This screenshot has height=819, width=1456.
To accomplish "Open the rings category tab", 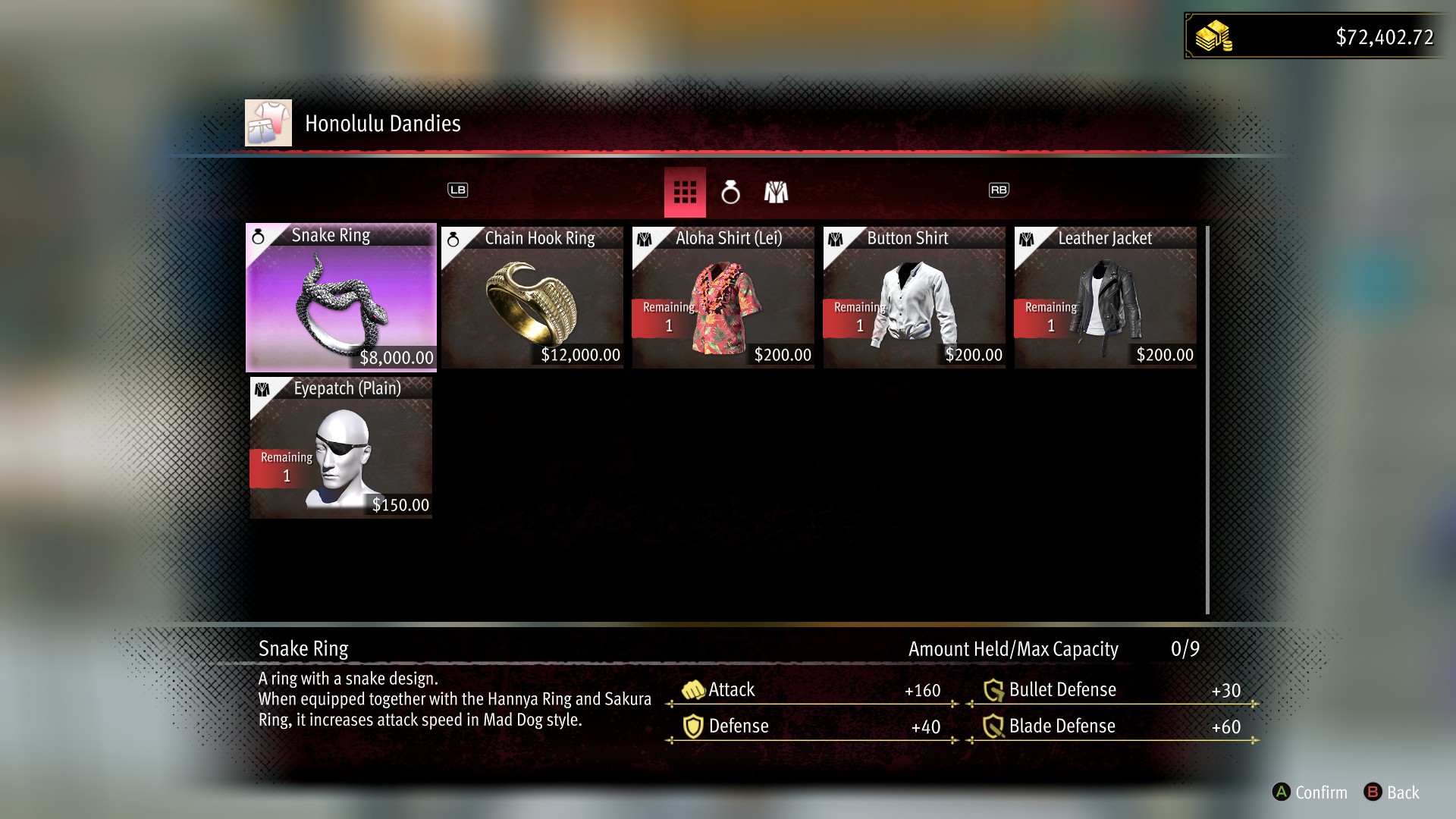I will 730,193.
